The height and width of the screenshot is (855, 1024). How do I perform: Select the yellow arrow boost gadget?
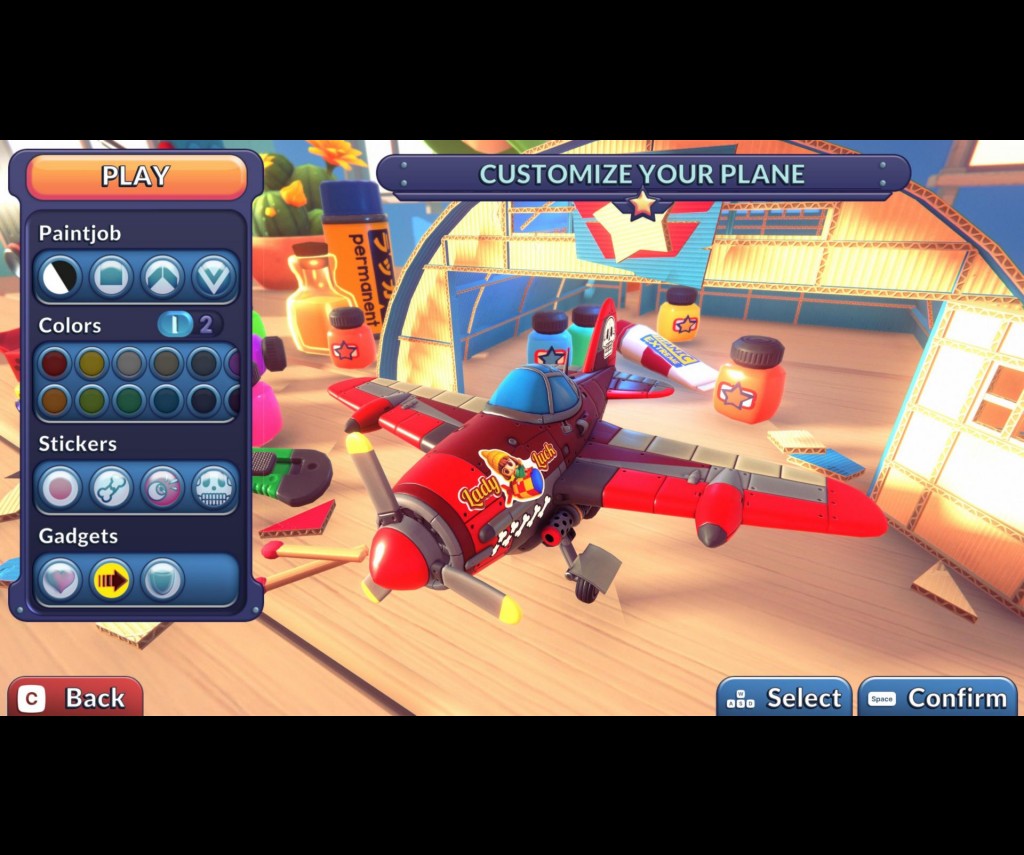[111, 580]
